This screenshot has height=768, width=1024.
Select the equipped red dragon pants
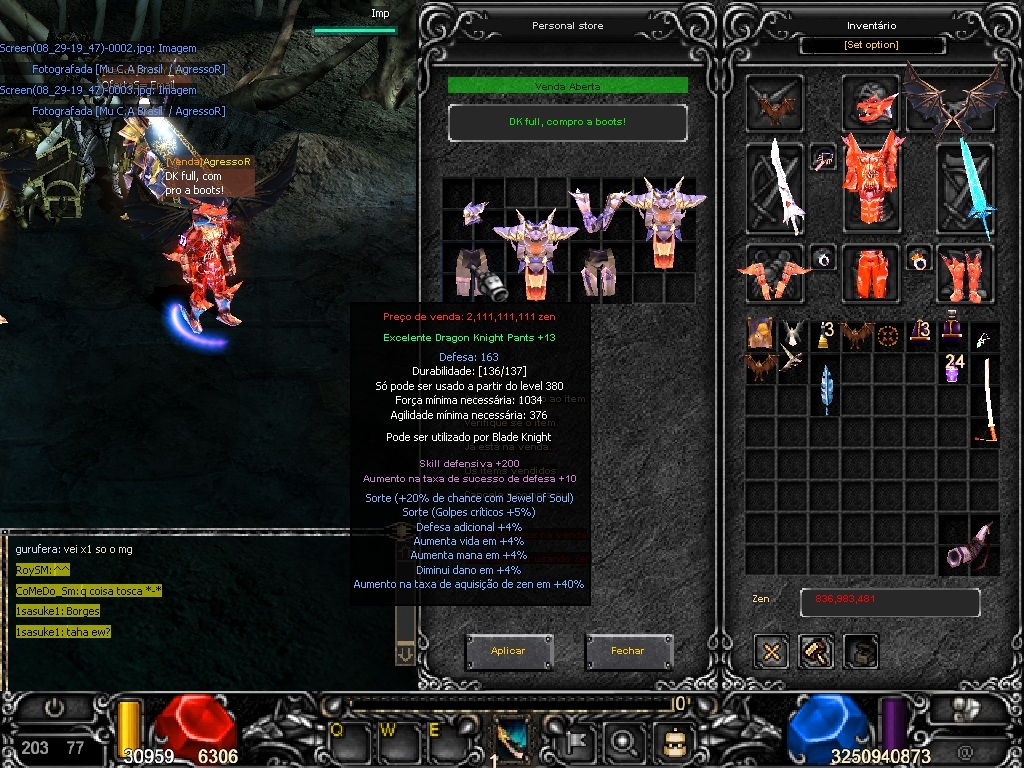coord(871,272)
